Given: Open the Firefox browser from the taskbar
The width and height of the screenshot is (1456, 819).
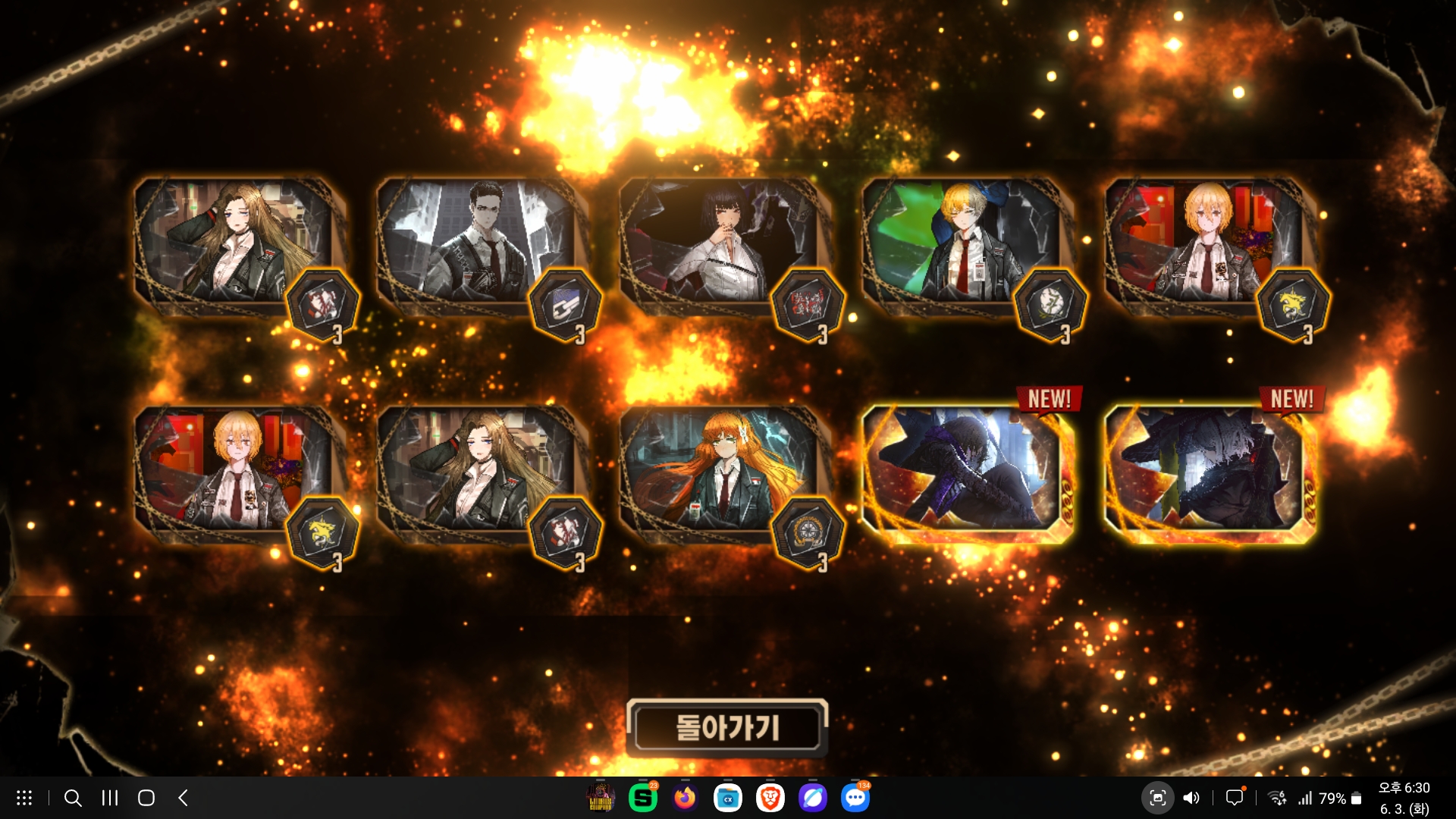Looking at the screenshot, I should click(x=685, y=798).
